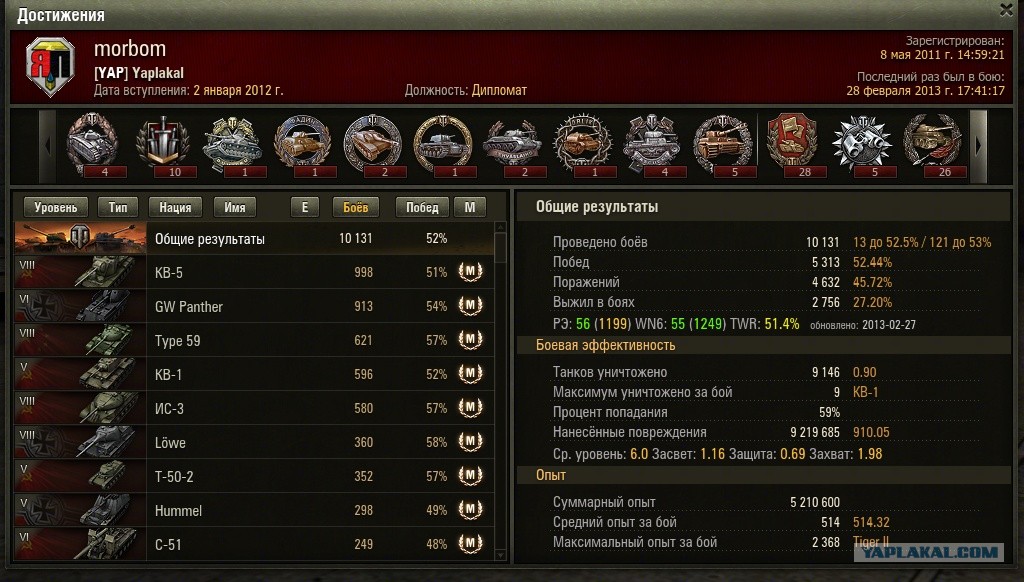
Task: Choose the Type 59 row
Action: (x=255, y=341)
